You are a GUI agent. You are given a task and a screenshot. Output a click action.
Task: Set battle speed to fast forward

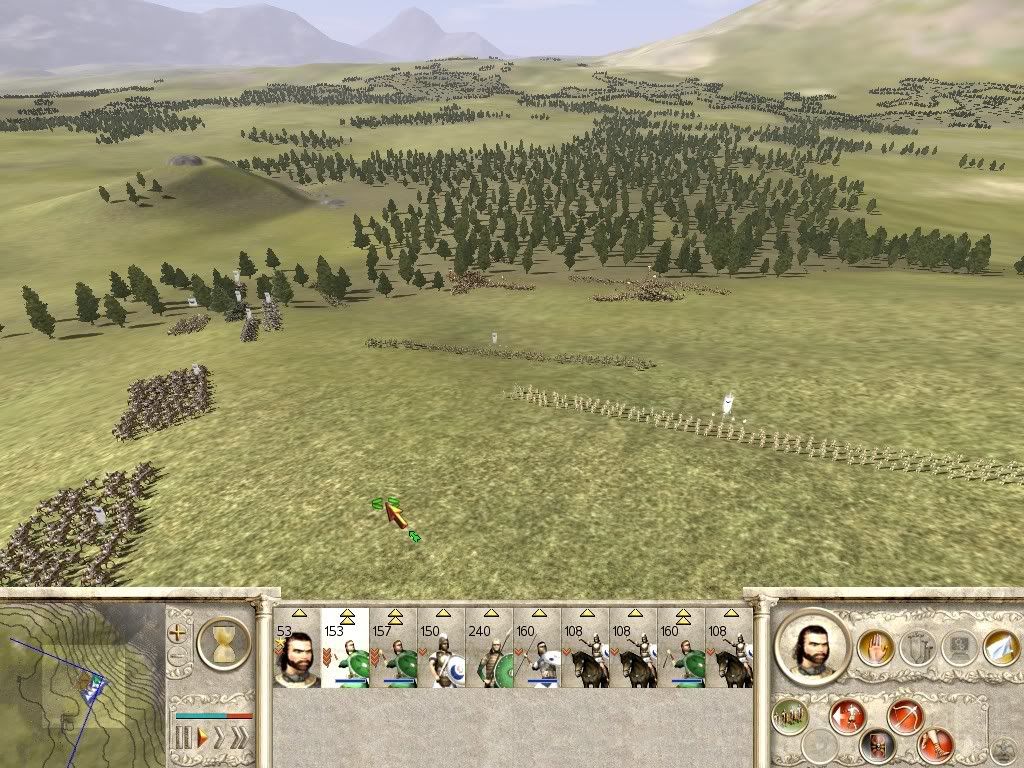point(220,739)
